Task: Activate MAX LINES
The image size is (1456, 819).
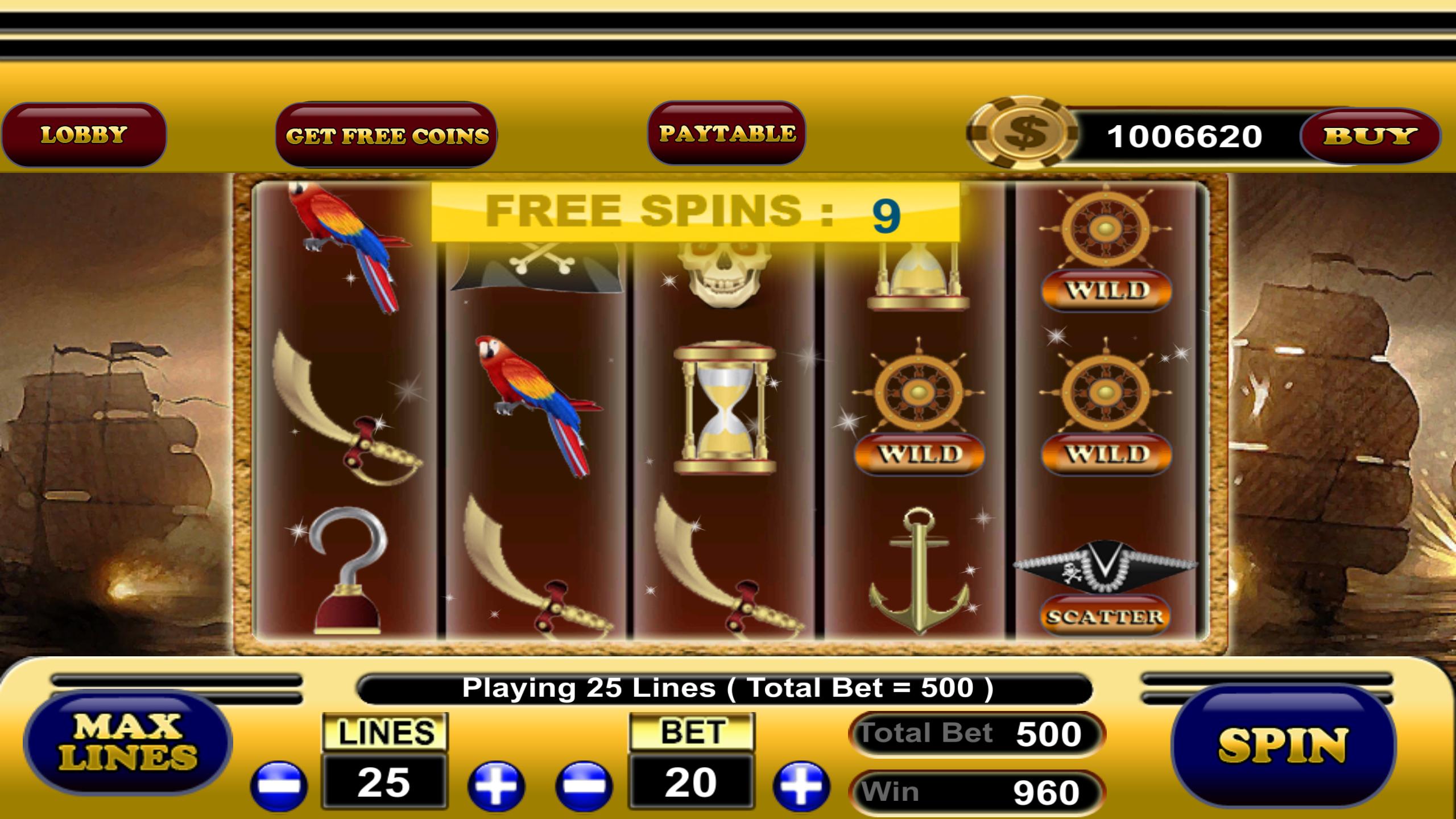Action: [131, 745]
